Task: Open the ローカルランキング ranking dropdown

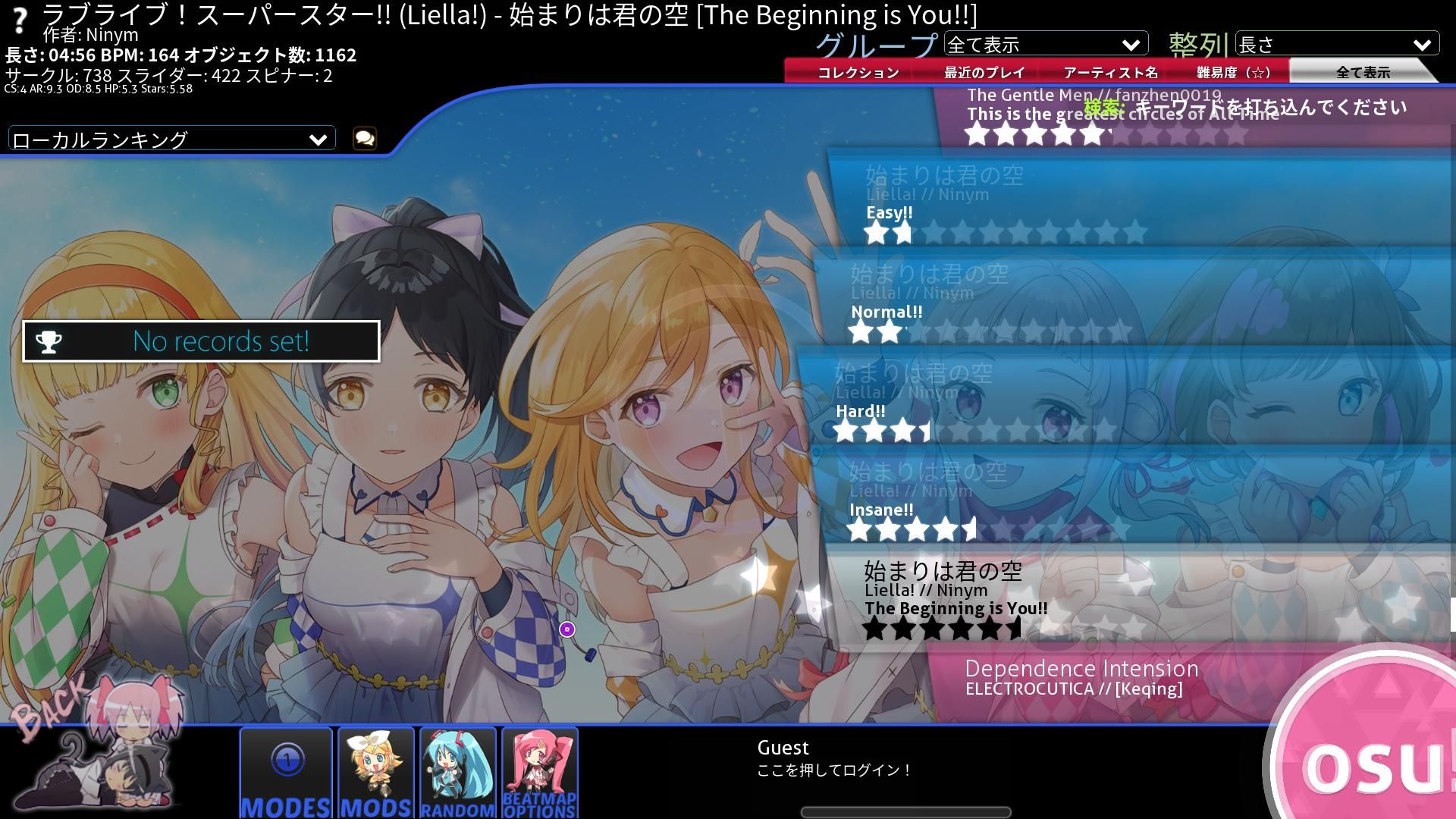Action: 171,140
